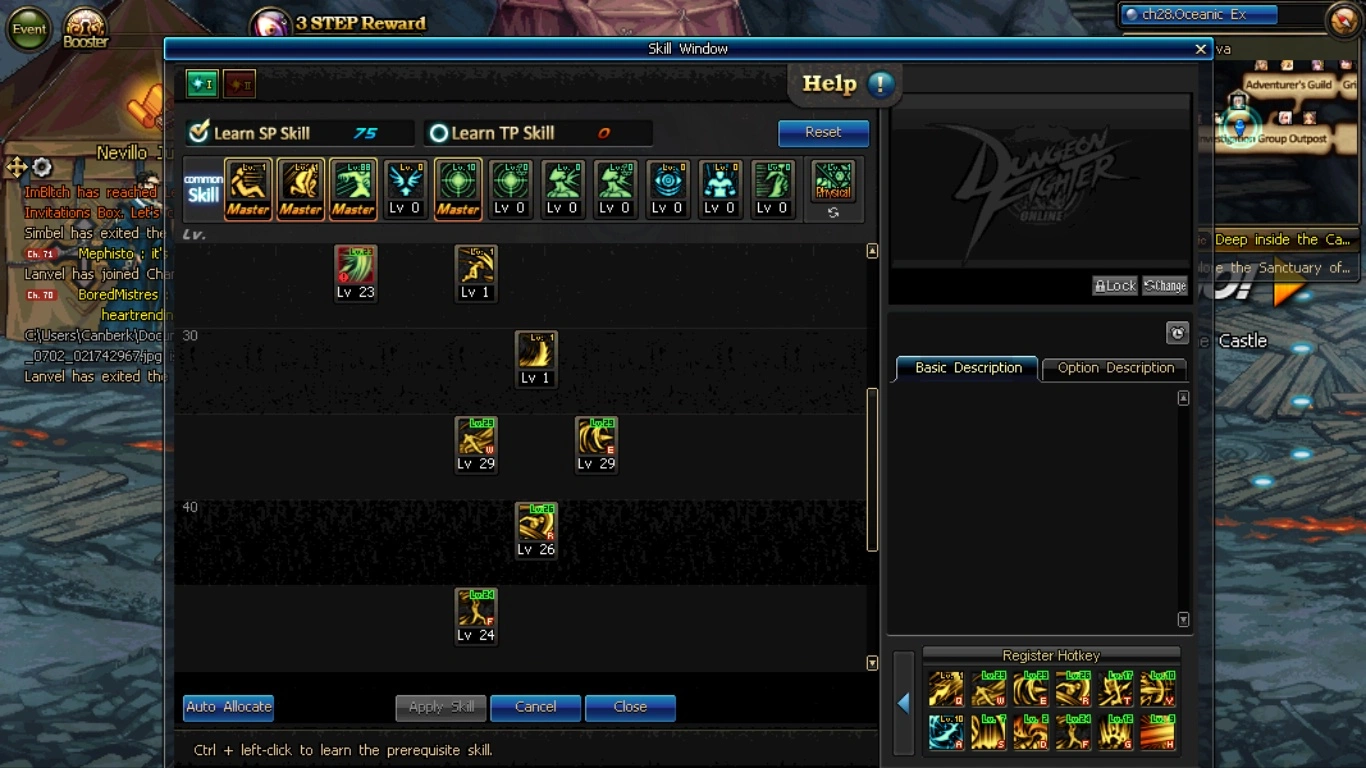Select the Lv 26 skill icon
The height and width of the screenshot is (768, 1366).
tap(536, 524)
